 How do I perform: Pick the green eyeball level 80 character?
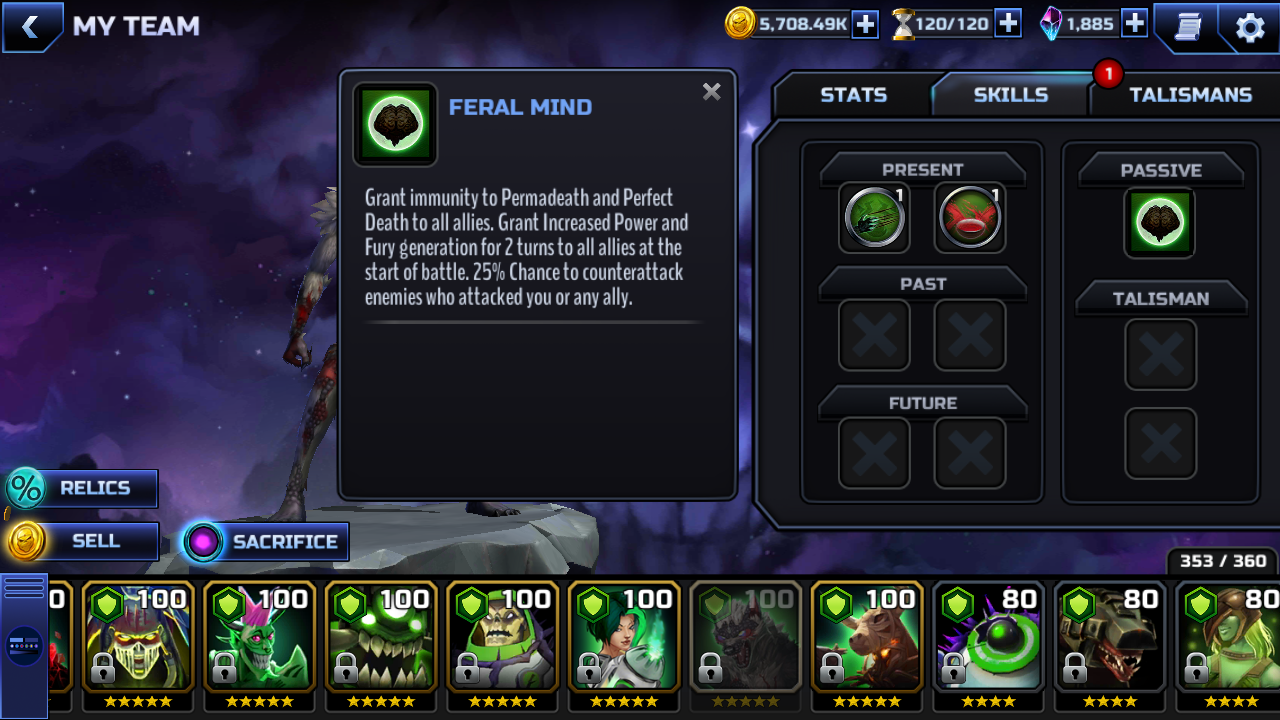click(x=988, y=637)
